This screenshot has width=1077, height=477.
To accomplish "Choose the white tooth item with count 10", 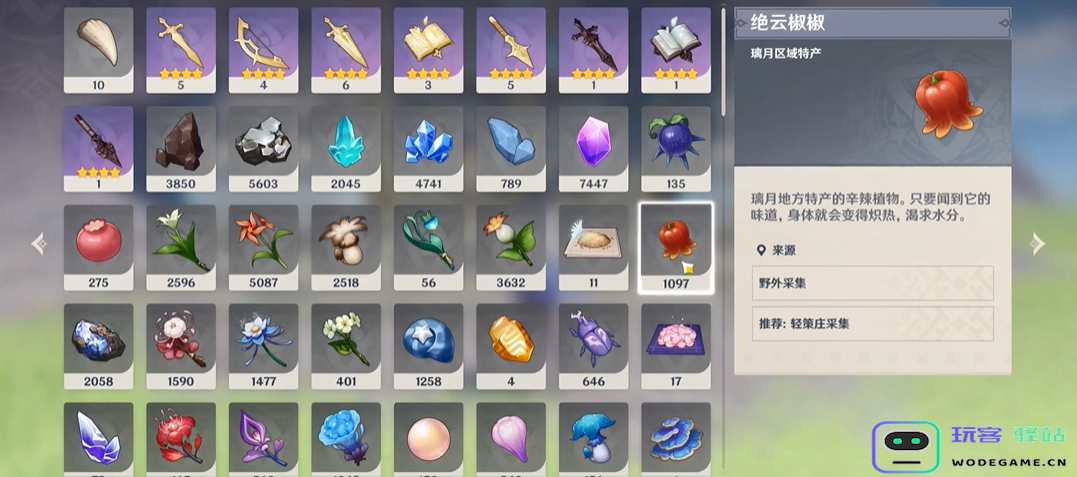I will [98, 48].
